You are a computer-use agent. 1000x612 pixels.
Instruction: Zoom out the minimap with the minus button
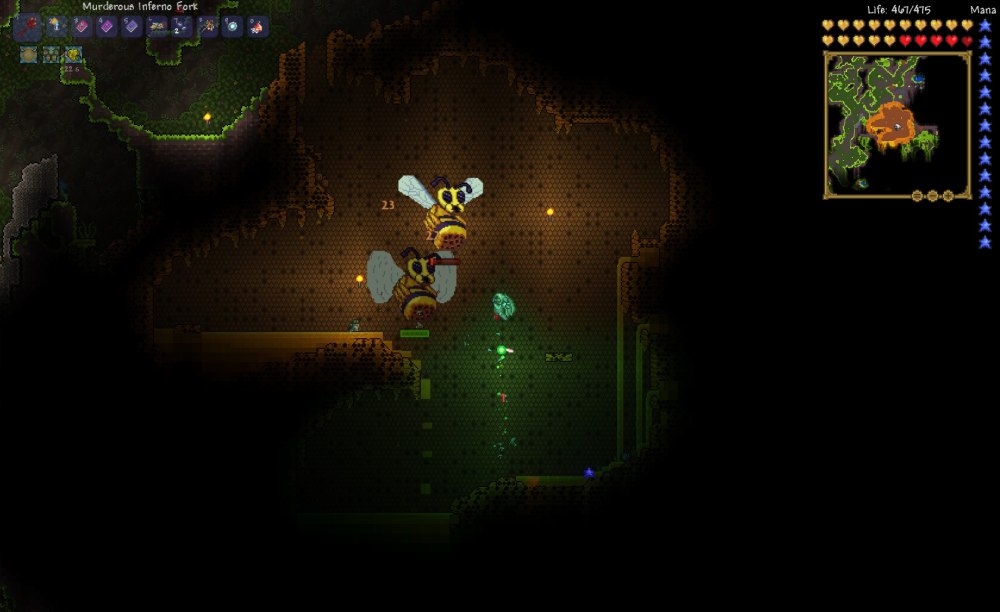point(917,196)
